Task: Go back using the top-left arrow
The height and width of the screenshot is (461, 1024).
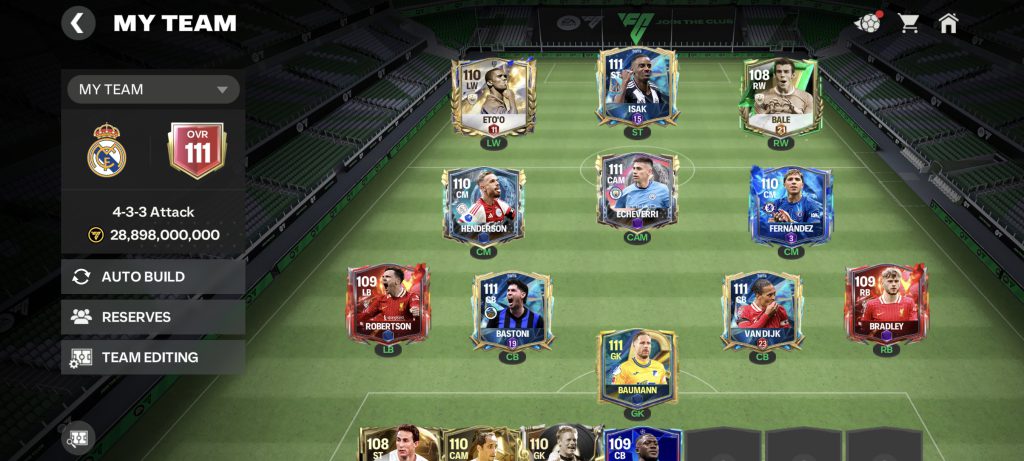Action: pos(78,23)
